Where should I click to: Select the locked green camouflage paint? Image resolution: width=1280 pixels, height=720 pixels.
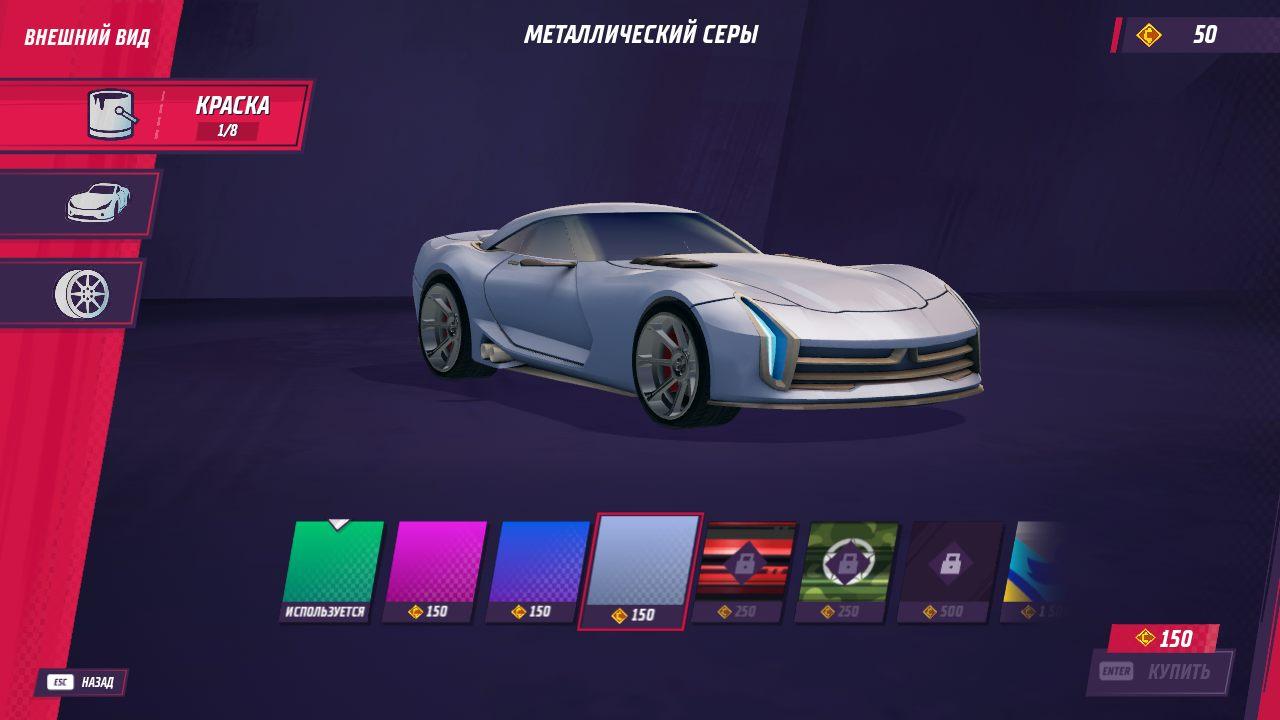tap(848, 565)
